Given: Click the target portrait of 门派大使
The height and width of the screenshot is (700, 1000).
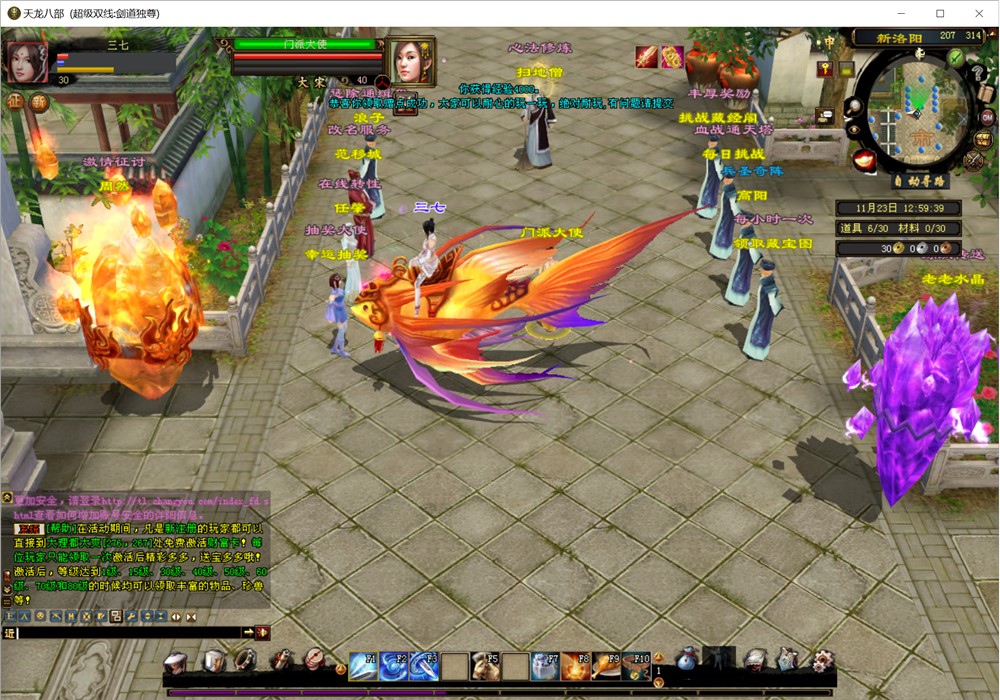Looking at the screenshot, I should click(410, 62).
